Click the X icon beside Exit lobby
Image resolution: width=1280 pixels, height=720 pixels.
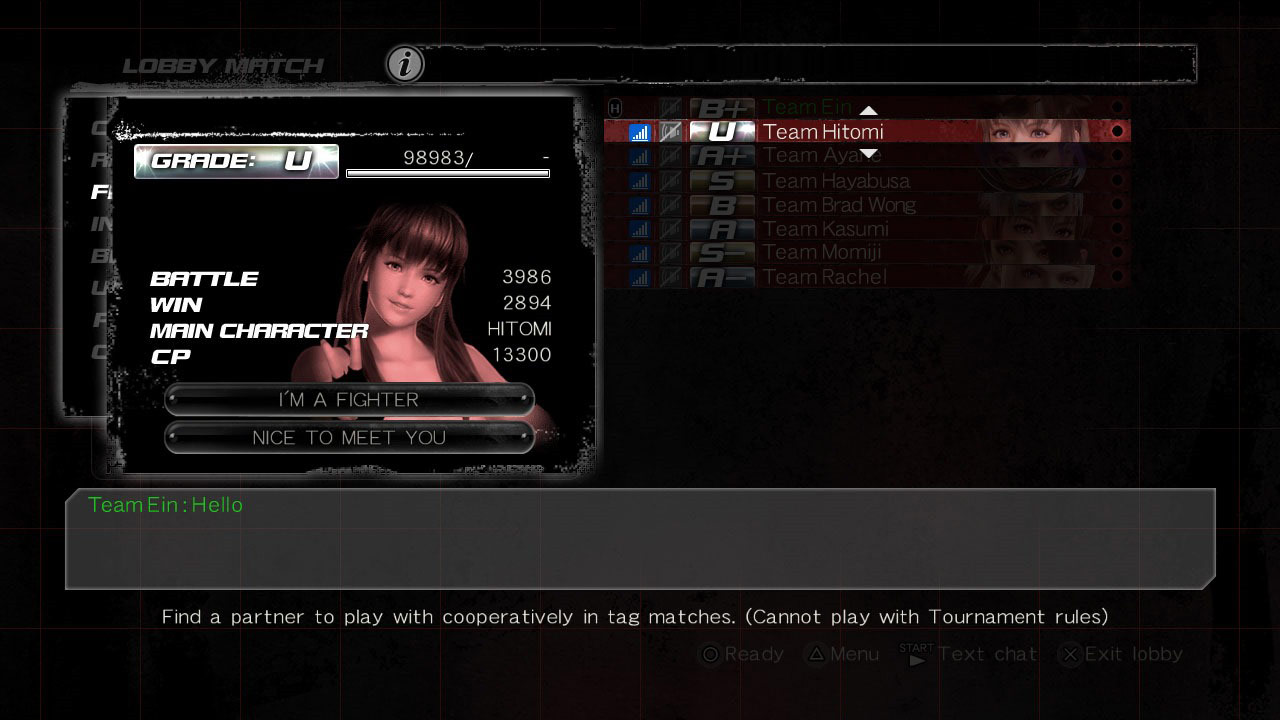pyautogui.click(x=1068, y=654)
